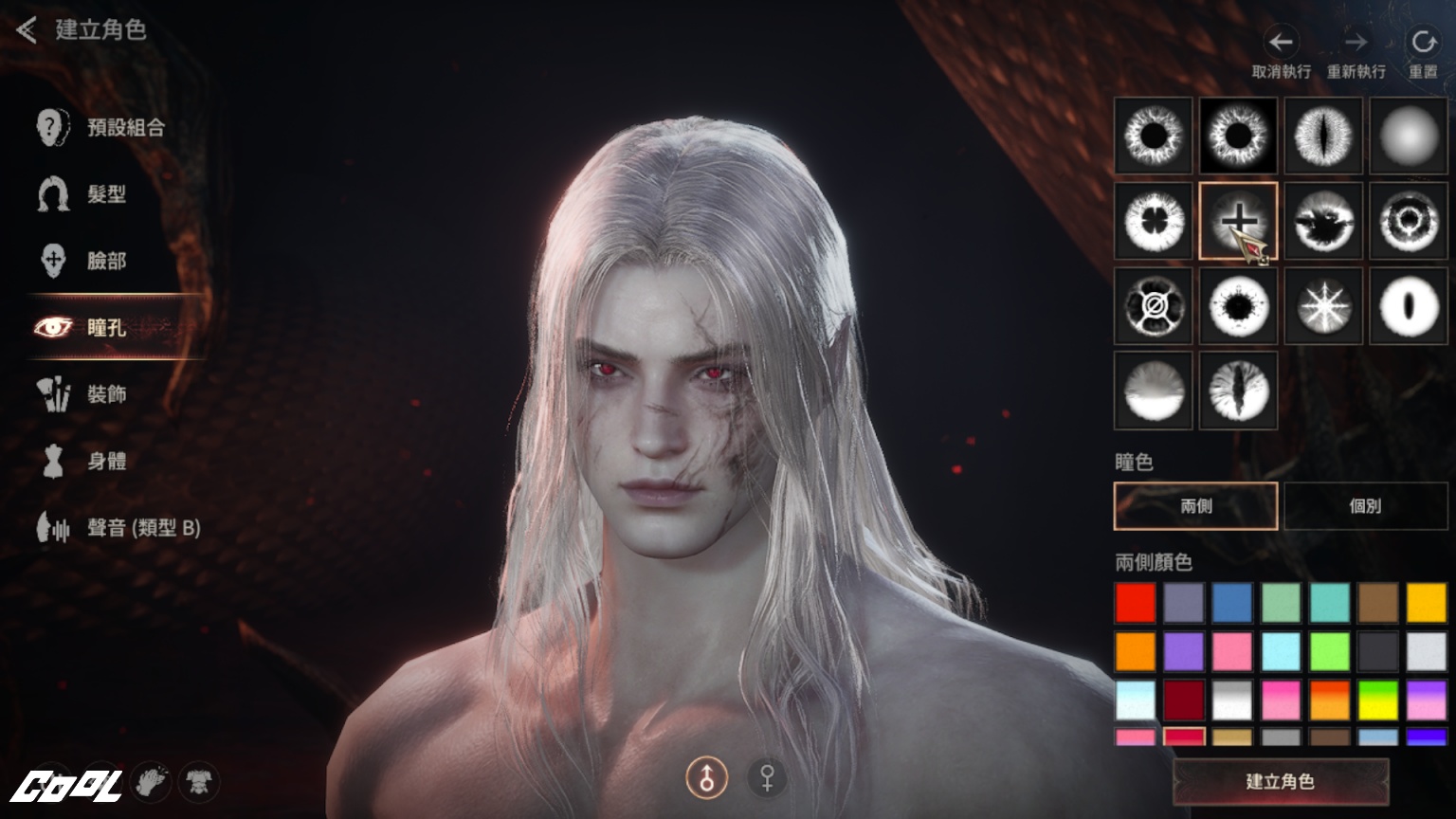Choose the vertical slit cat-eye pupil
The image size is (1456, 819).
(1323, 136)
